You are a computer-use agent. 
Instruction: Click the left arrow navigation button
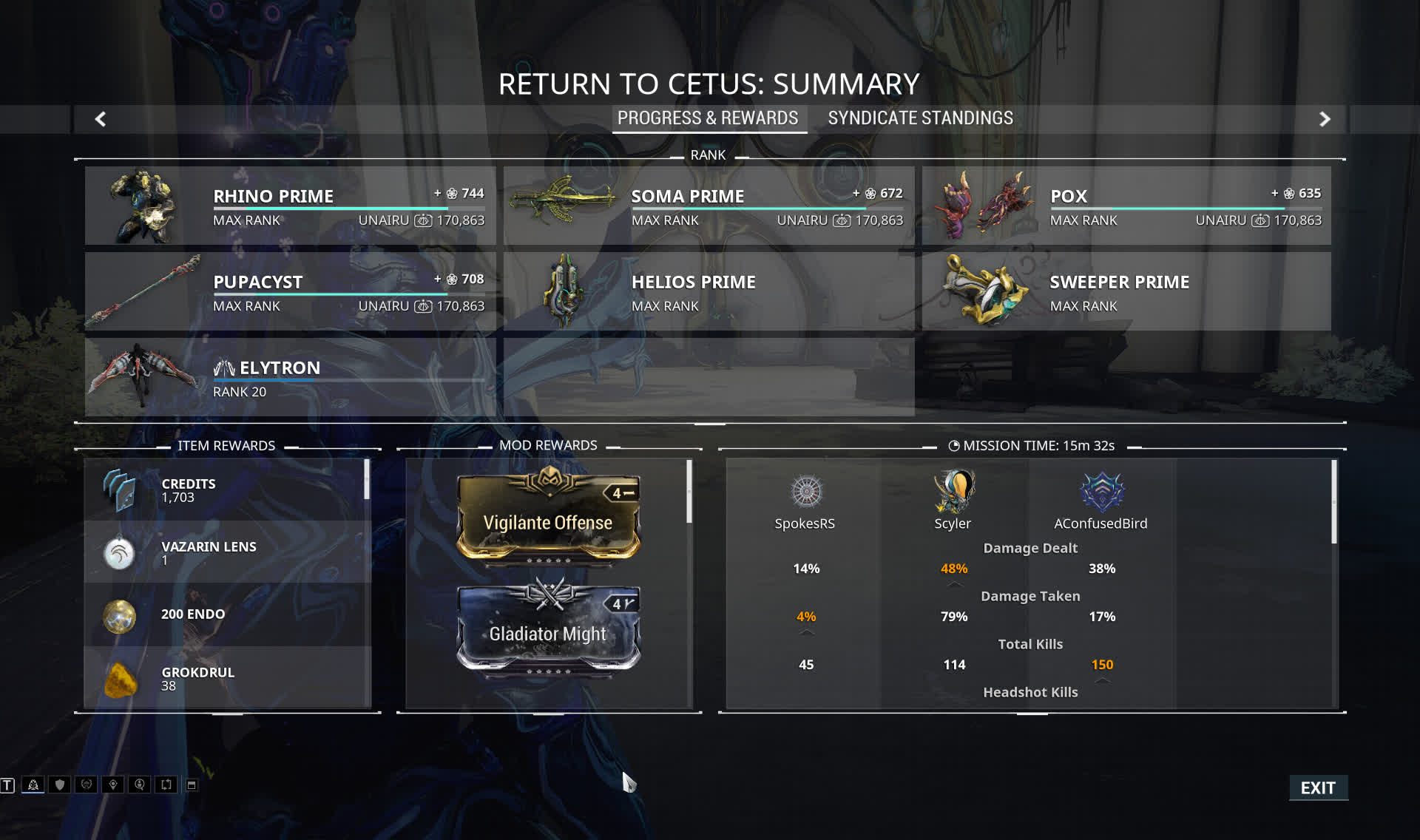pos(101,119)
